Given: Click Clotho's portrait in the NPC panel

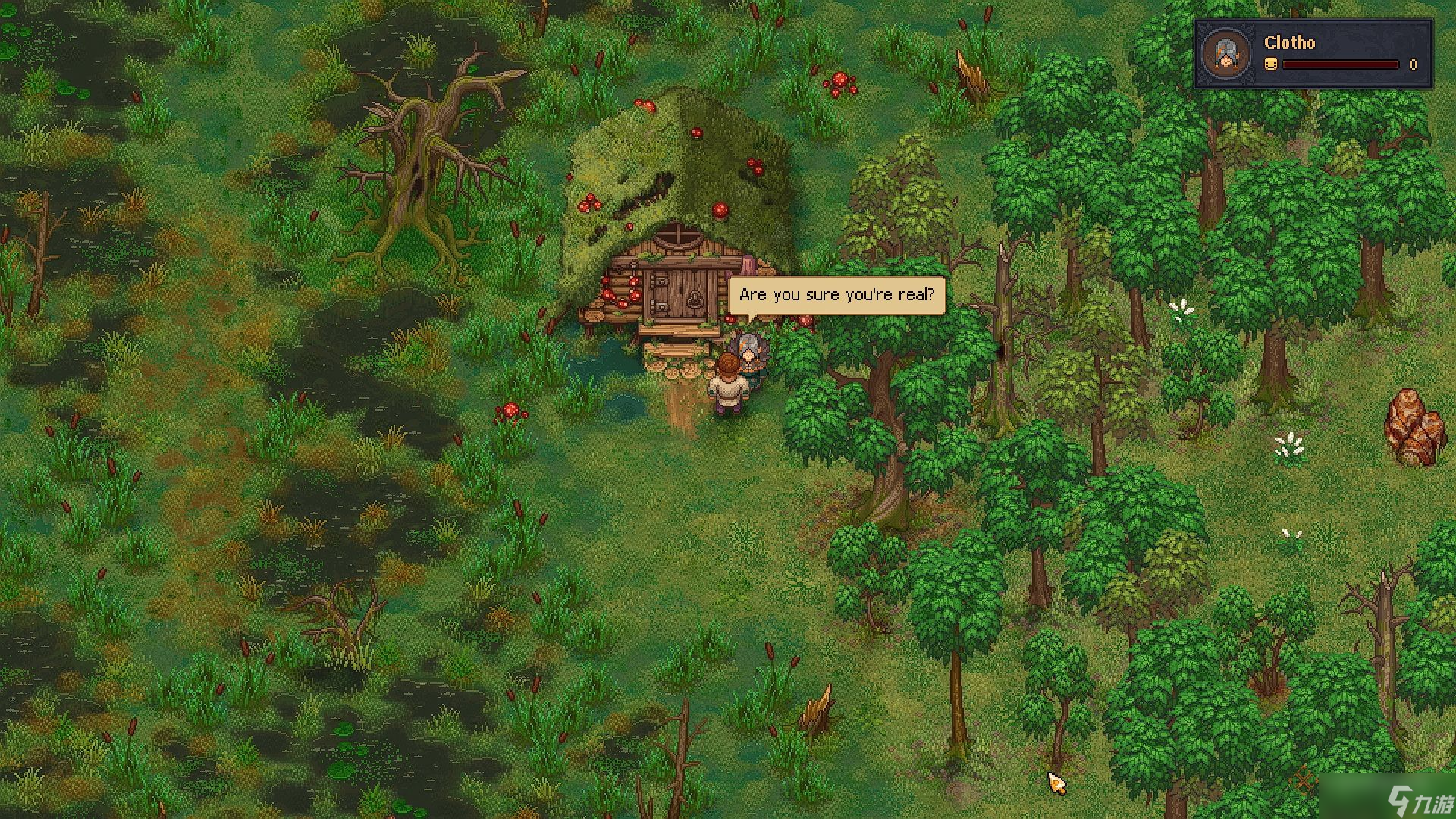Looking at the screenshot, I should tap(1225, 55).
